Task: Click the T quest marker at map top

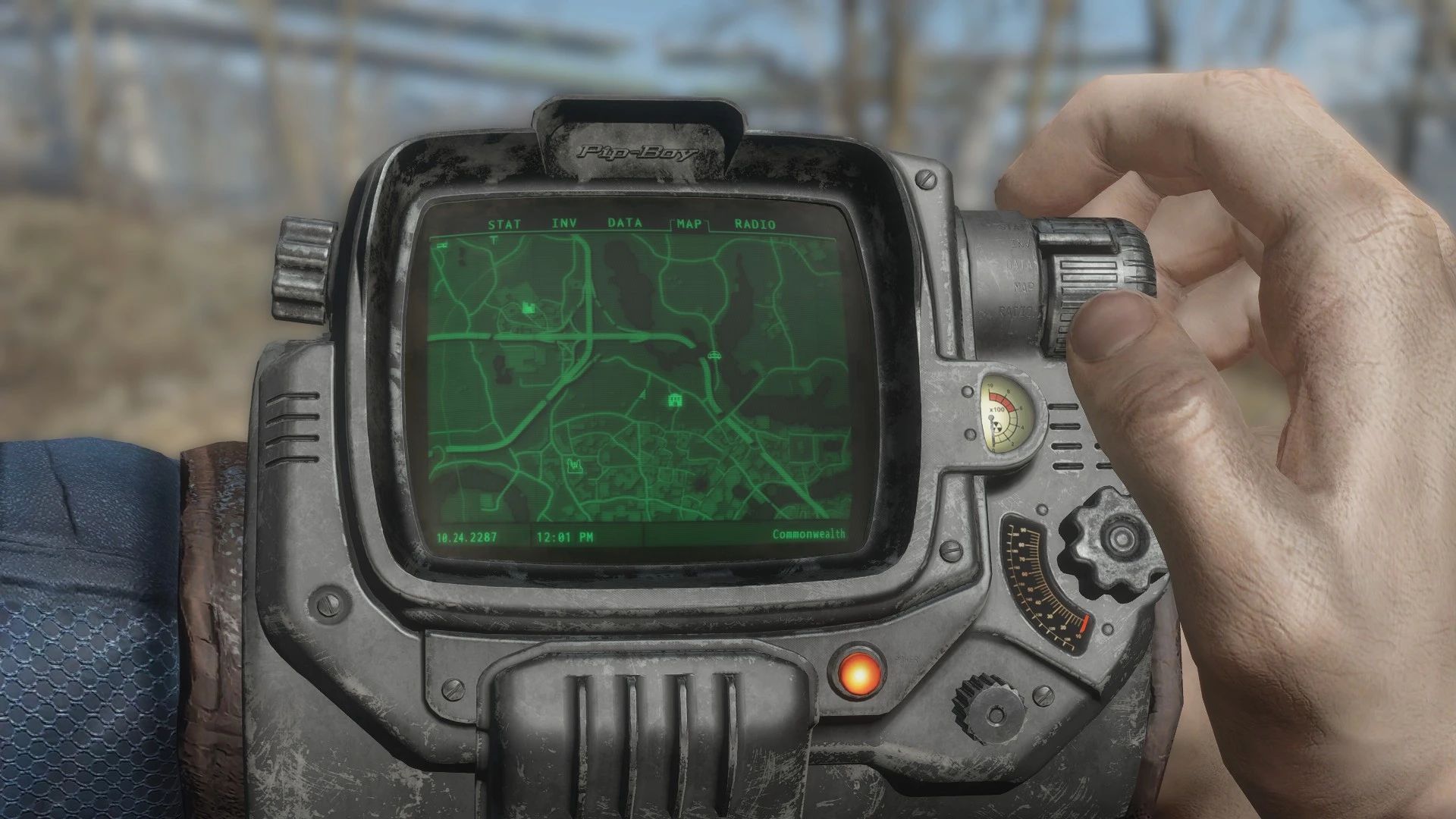Action: pyautogui.click(x=494, y=241)
